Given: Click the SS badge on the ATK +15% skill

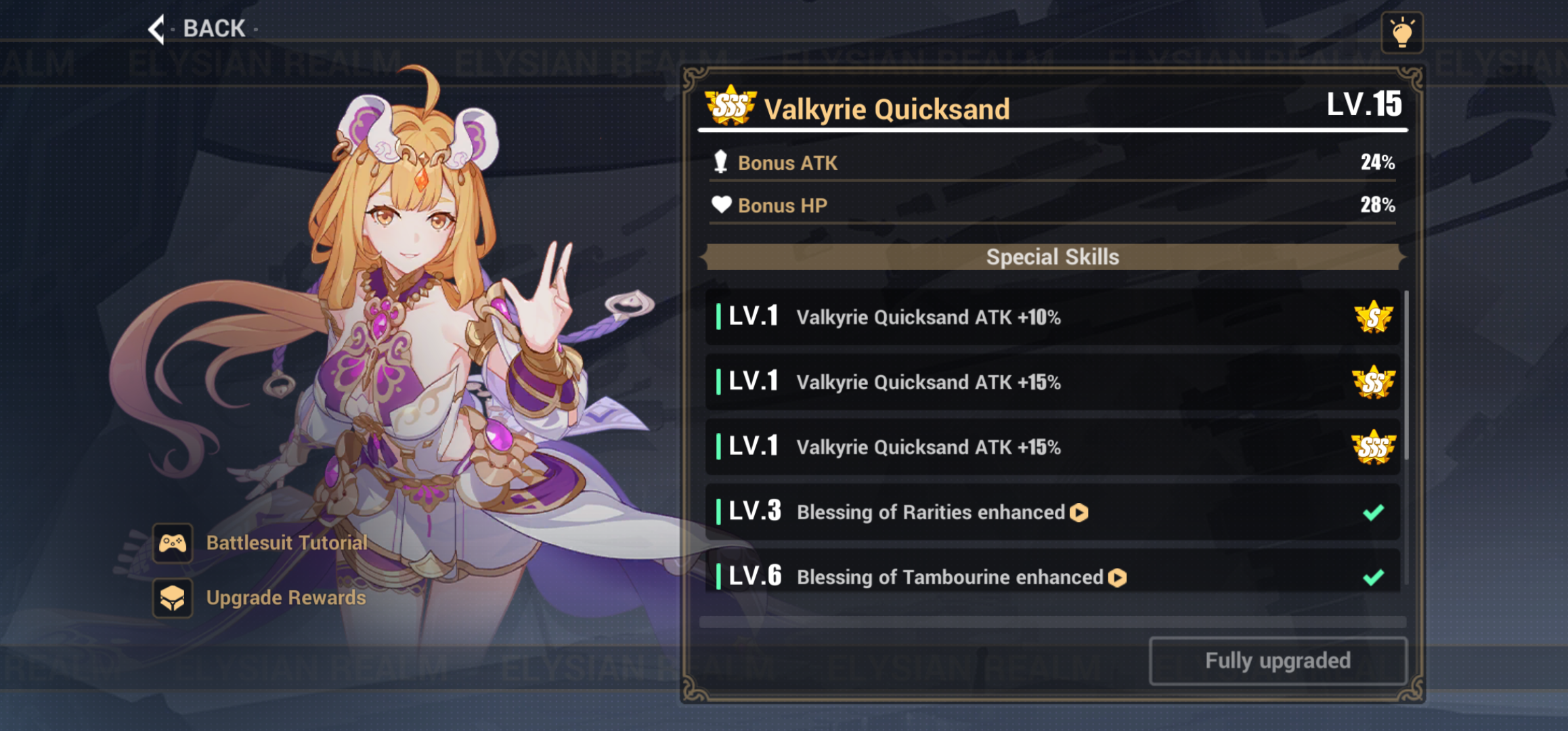Looking at the screenshot, I should coord(1374,382).
